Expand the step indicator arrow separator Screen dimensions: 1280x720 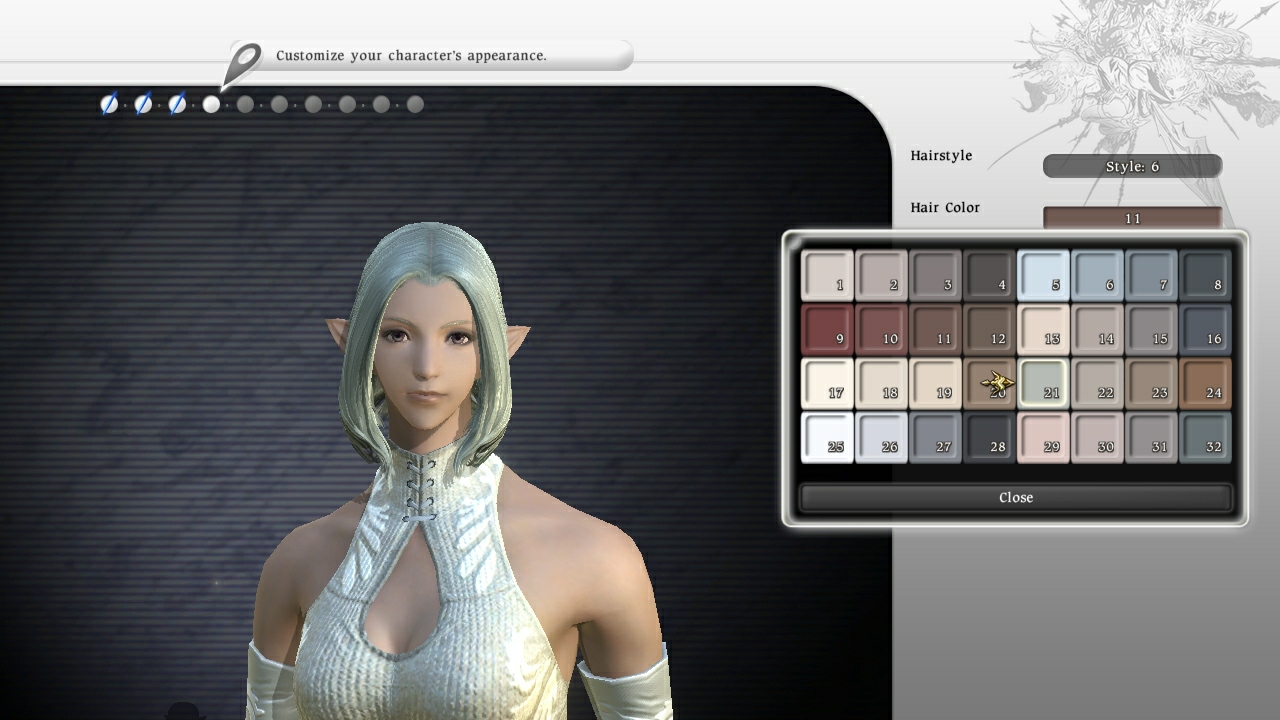[x=126, y=104]
